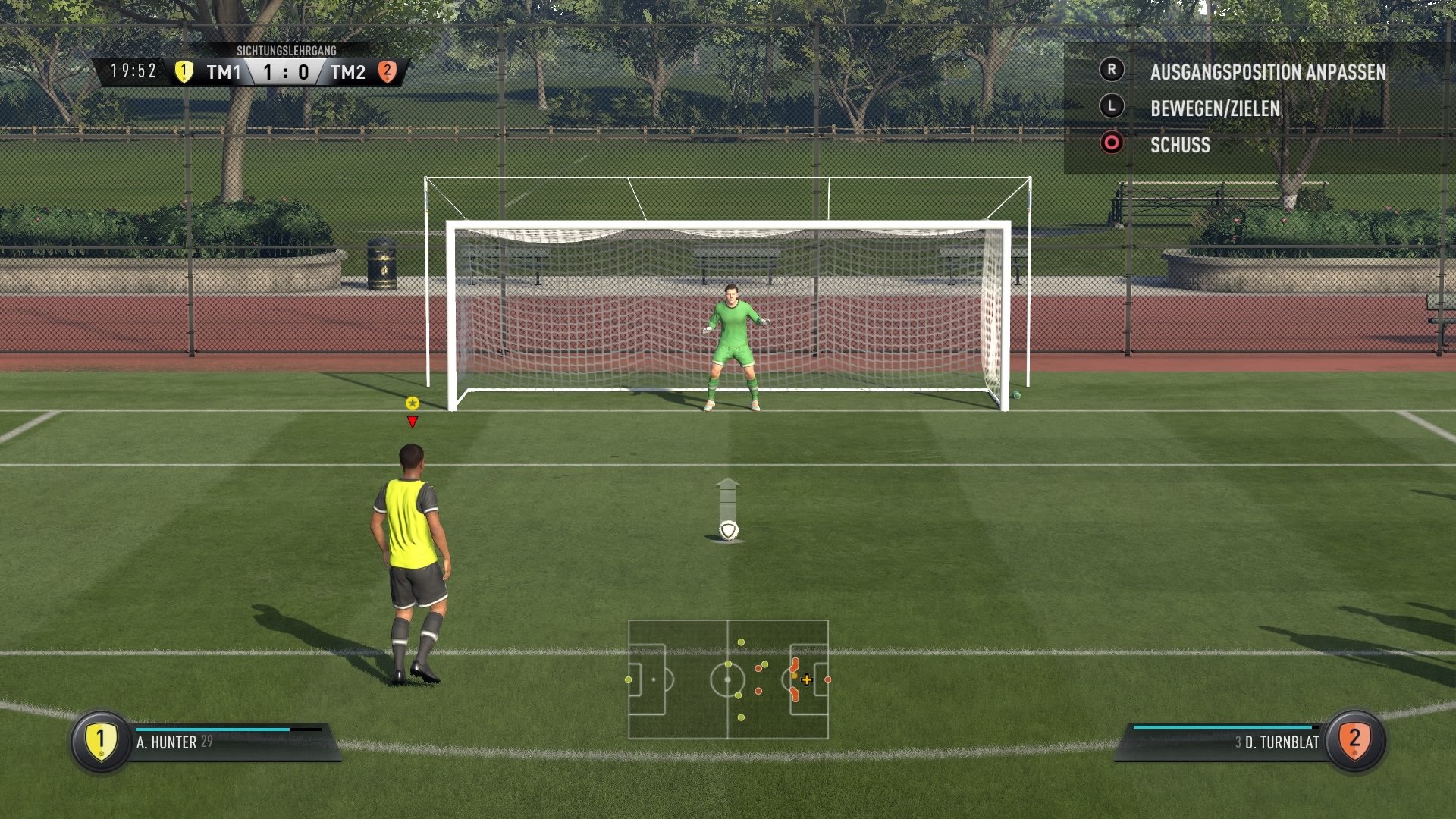Select the orange TM2 team crest
This screenshot has height=819, width=1456.
click(x=388, y=71)
